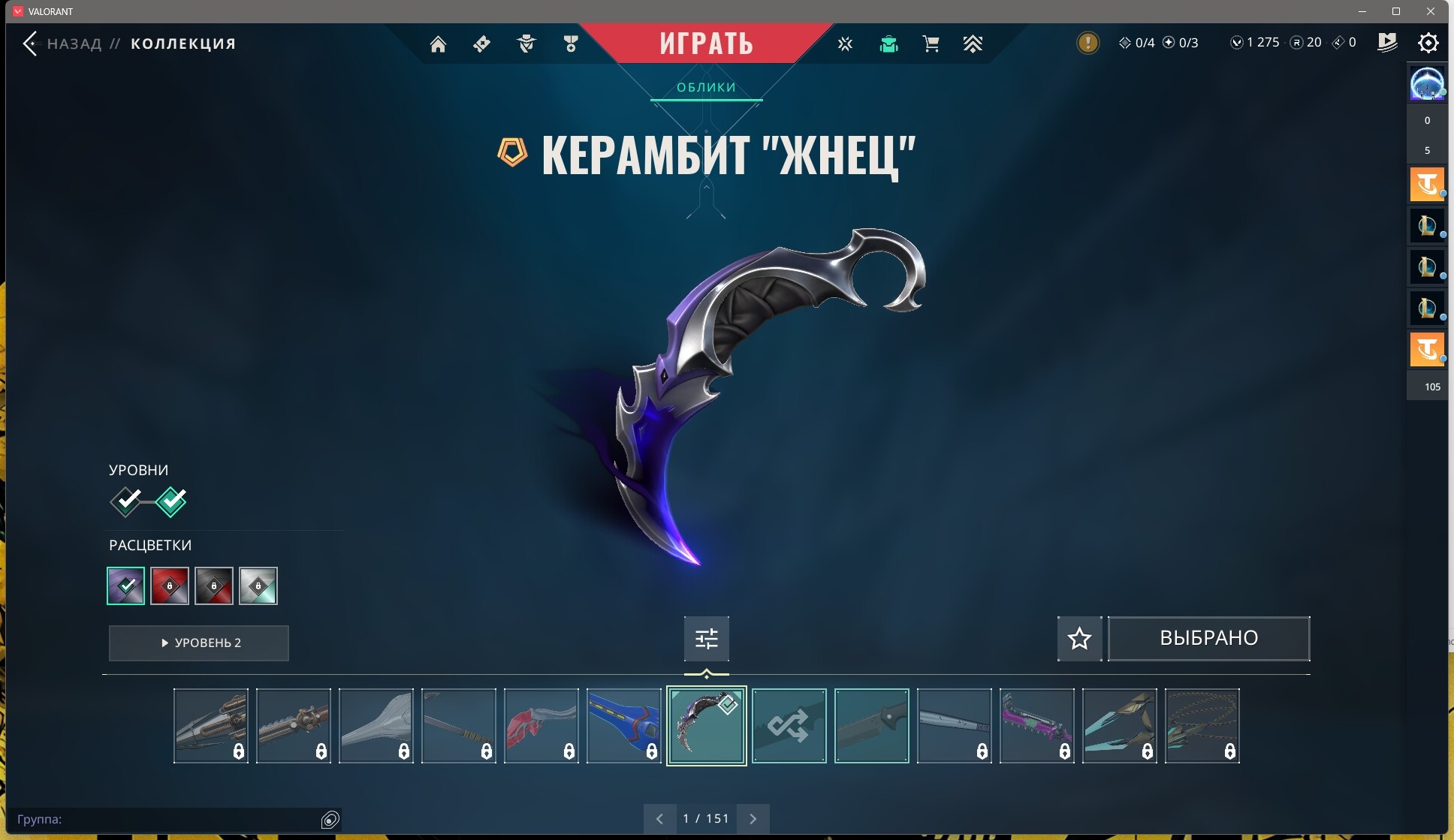
Task: Play the УРОВЕНЬ 2 preview video
Action: pos(199,643)
